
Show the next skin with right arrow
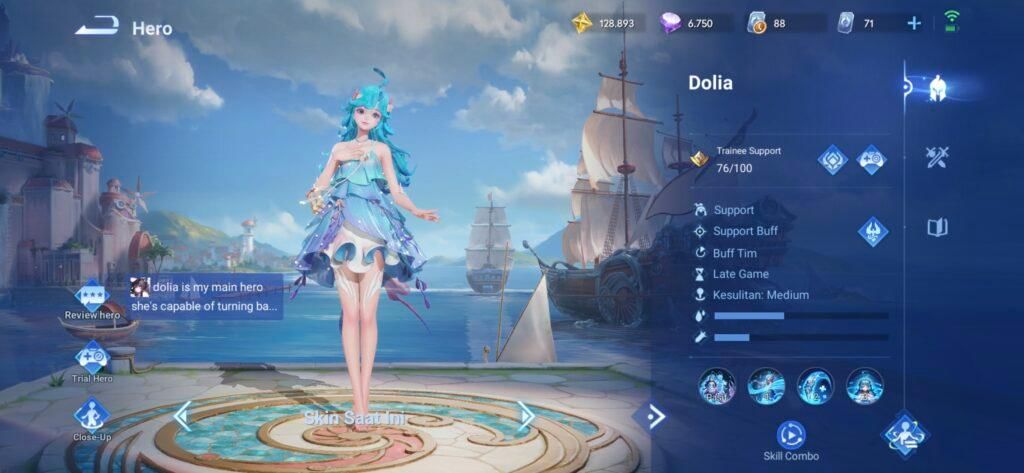click(525, 415)
